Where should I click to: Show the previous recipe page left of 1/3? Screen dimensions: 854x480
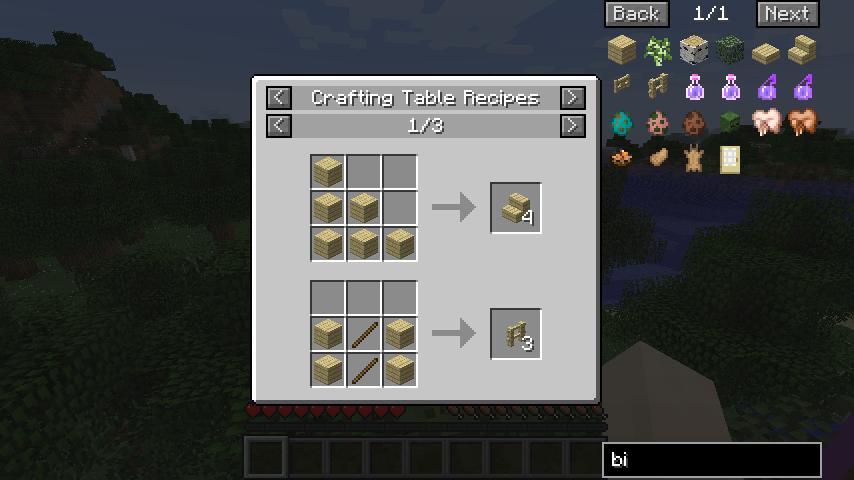point(279,126)
